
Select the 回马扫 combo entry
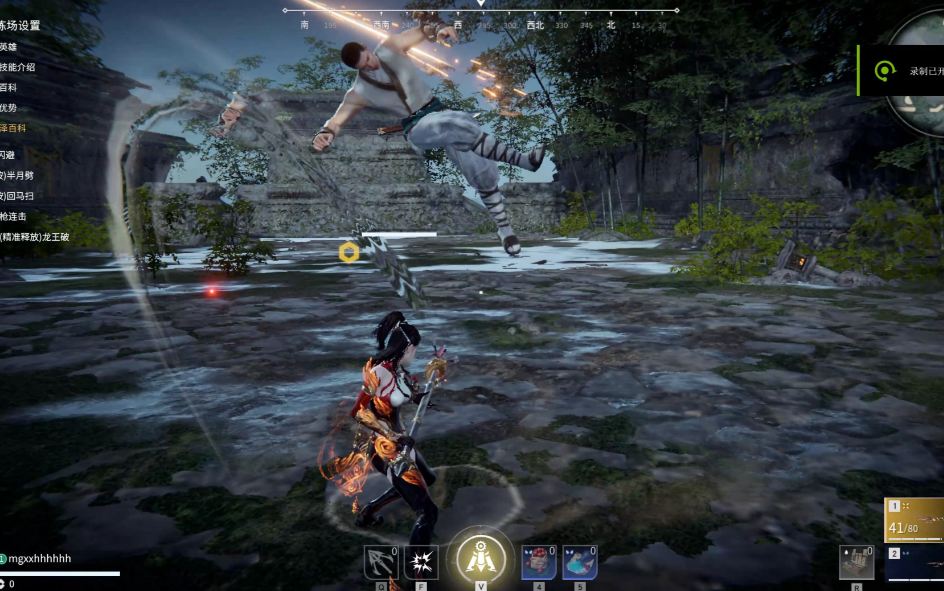(17, 195)
